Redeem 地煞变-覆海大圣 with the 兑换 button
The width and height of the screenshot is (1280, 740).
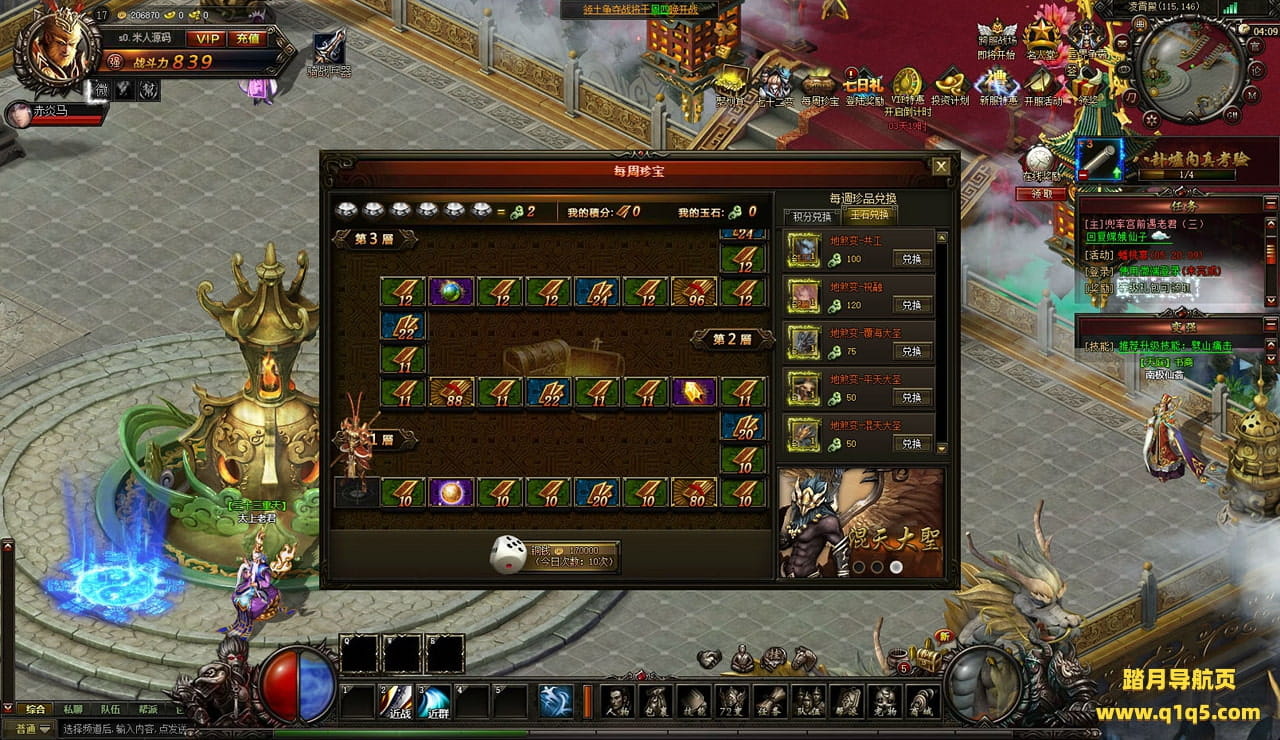pos(911,351)
